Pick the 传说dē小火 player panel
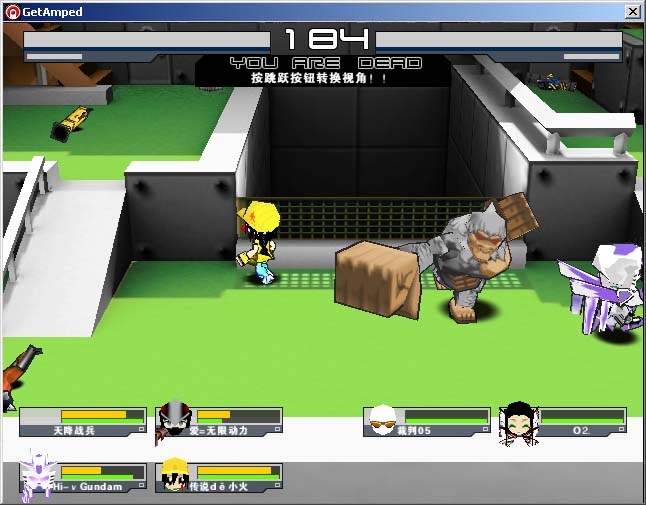Viewport: 646px width, 505px height. click(220, 478)
